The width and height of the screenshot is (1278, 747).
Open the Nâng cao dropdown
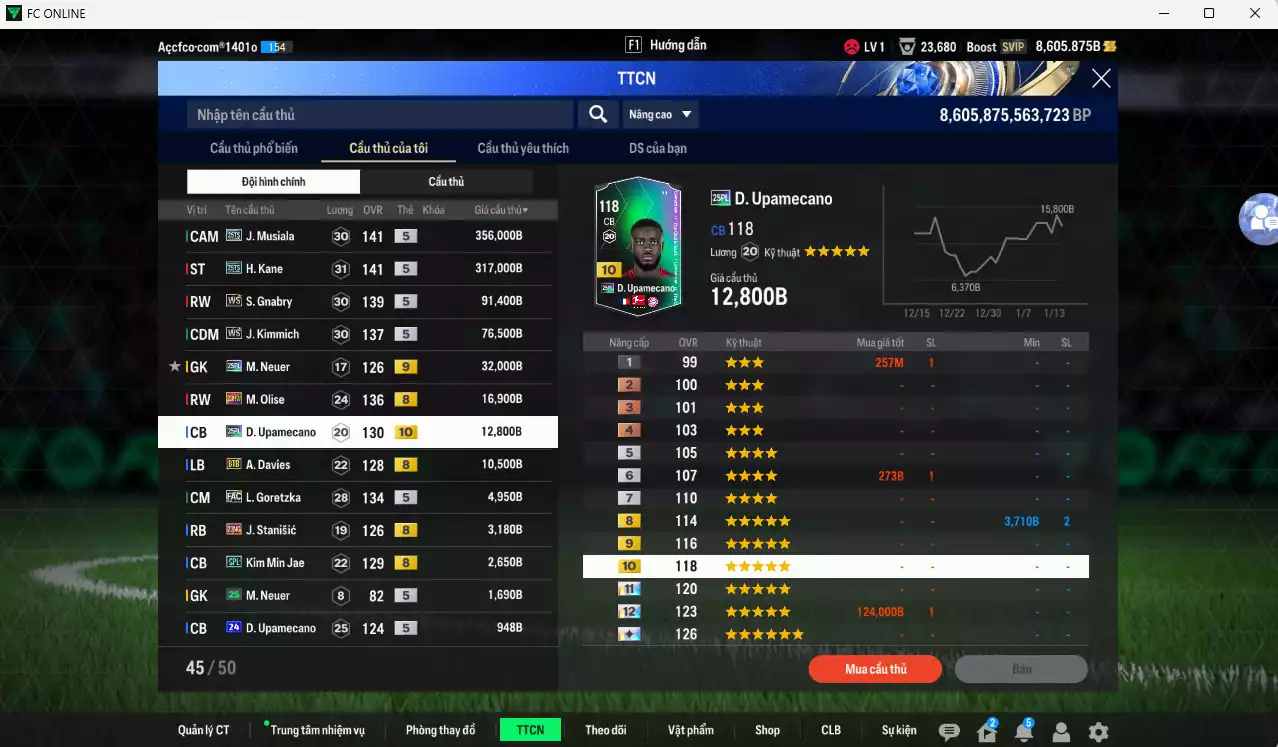[x=661, y=115]
